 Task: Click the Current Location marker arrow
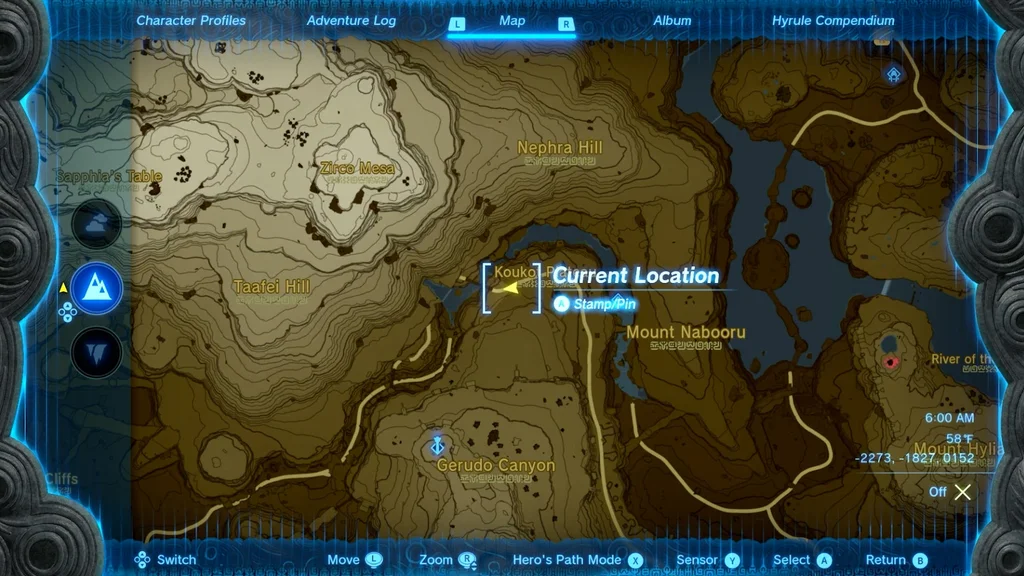[x=511, y=288]
